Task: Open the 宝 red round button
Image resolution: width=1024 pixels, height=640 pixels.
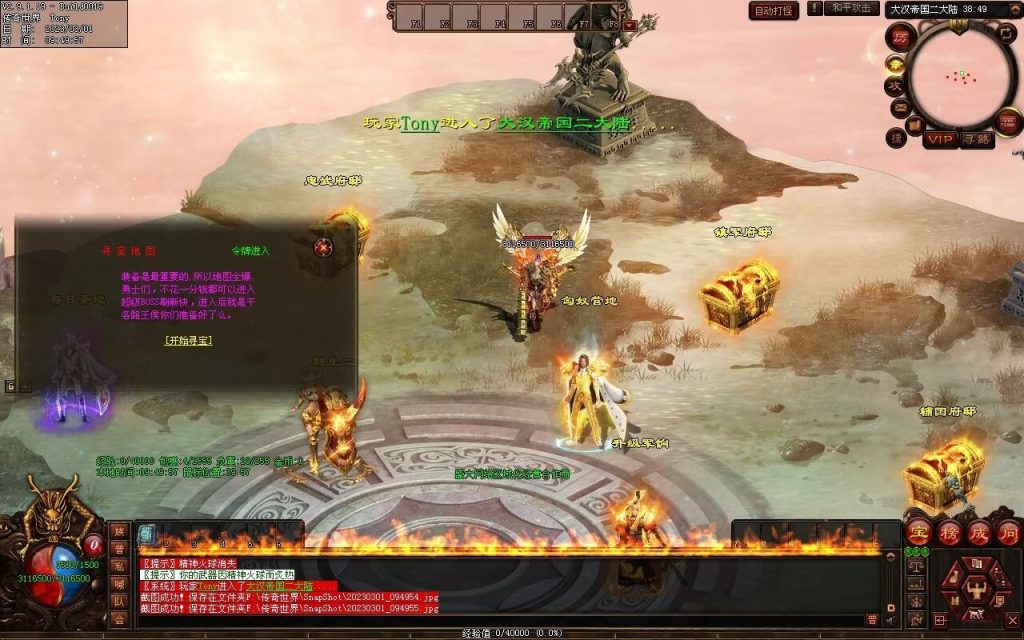Action: tap(920, 531)
